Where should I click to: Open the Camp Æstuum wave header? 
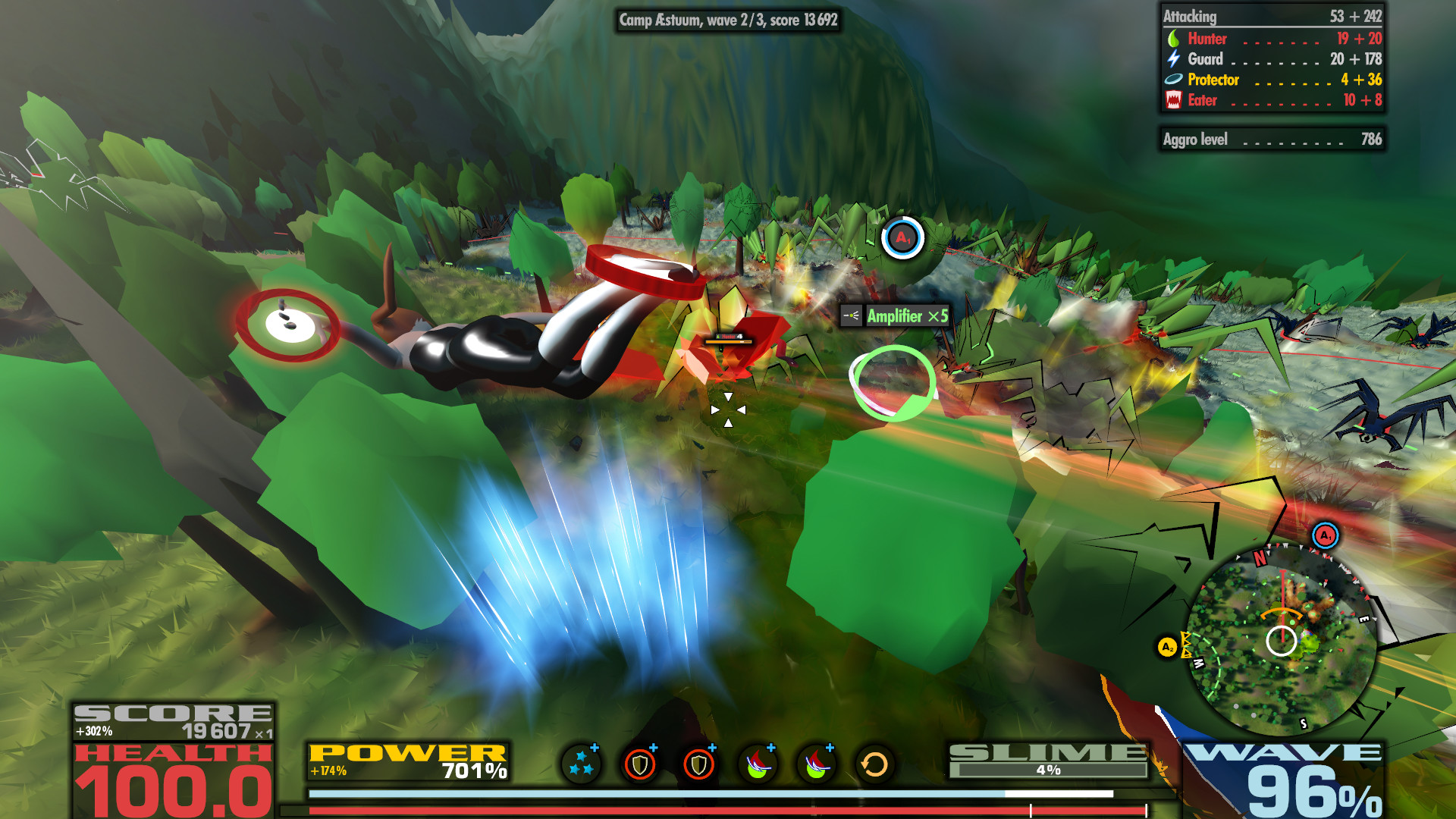click(726, 23)
